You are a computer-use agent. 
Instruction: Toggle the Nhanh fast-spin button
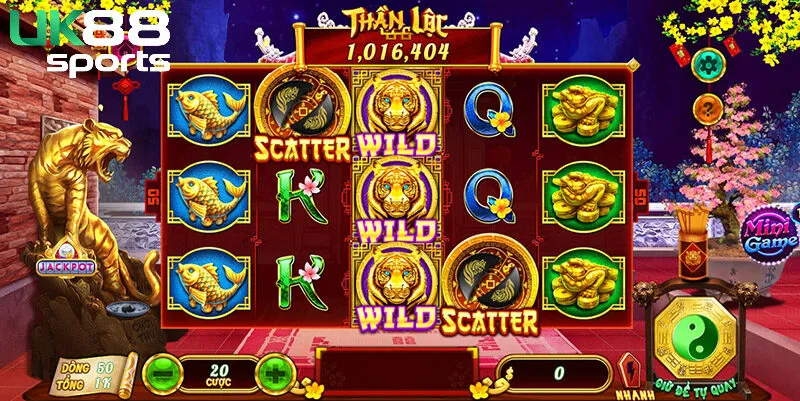[630, 375]
